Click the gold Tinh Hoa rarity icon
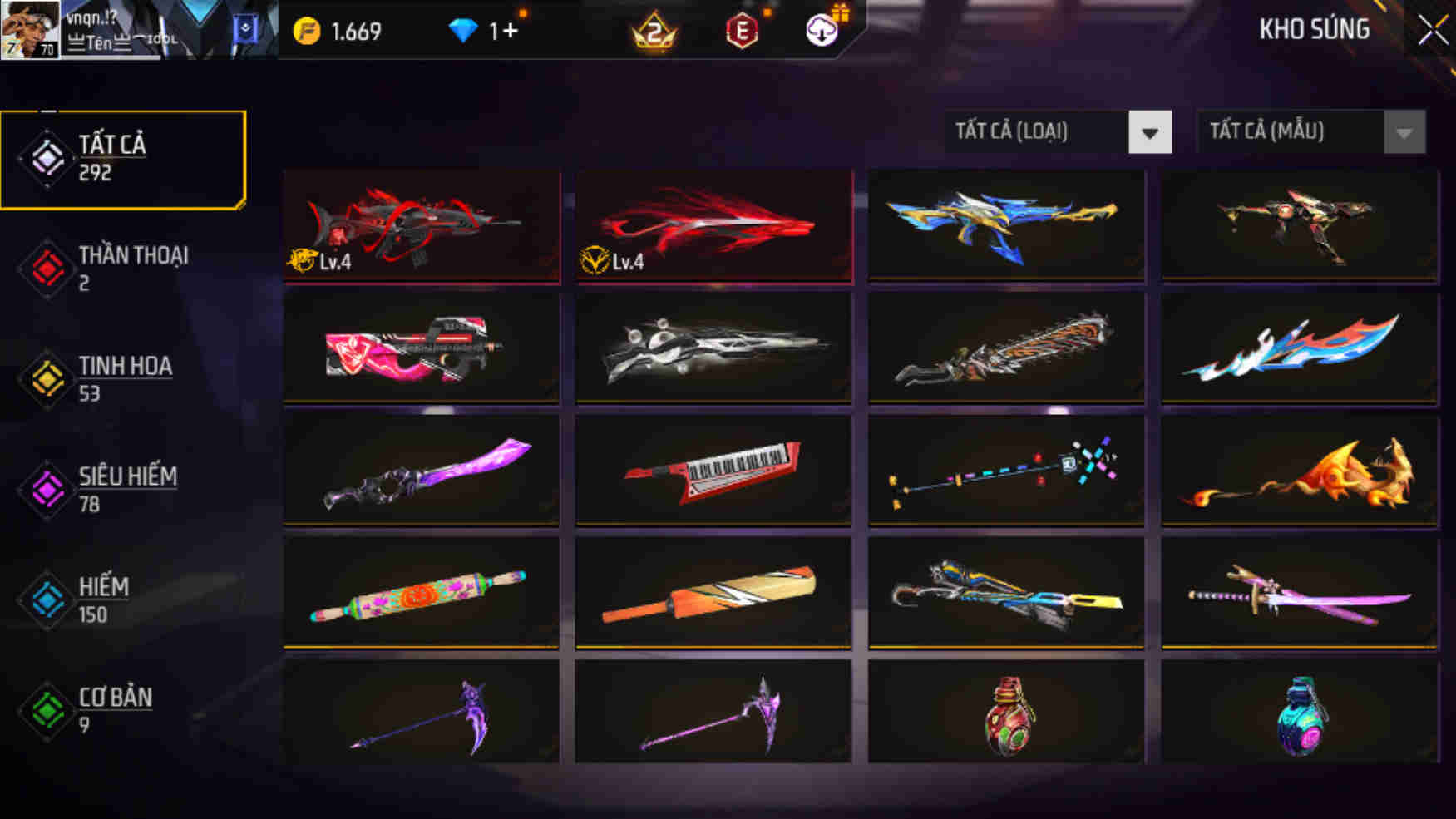 [47, 378]
